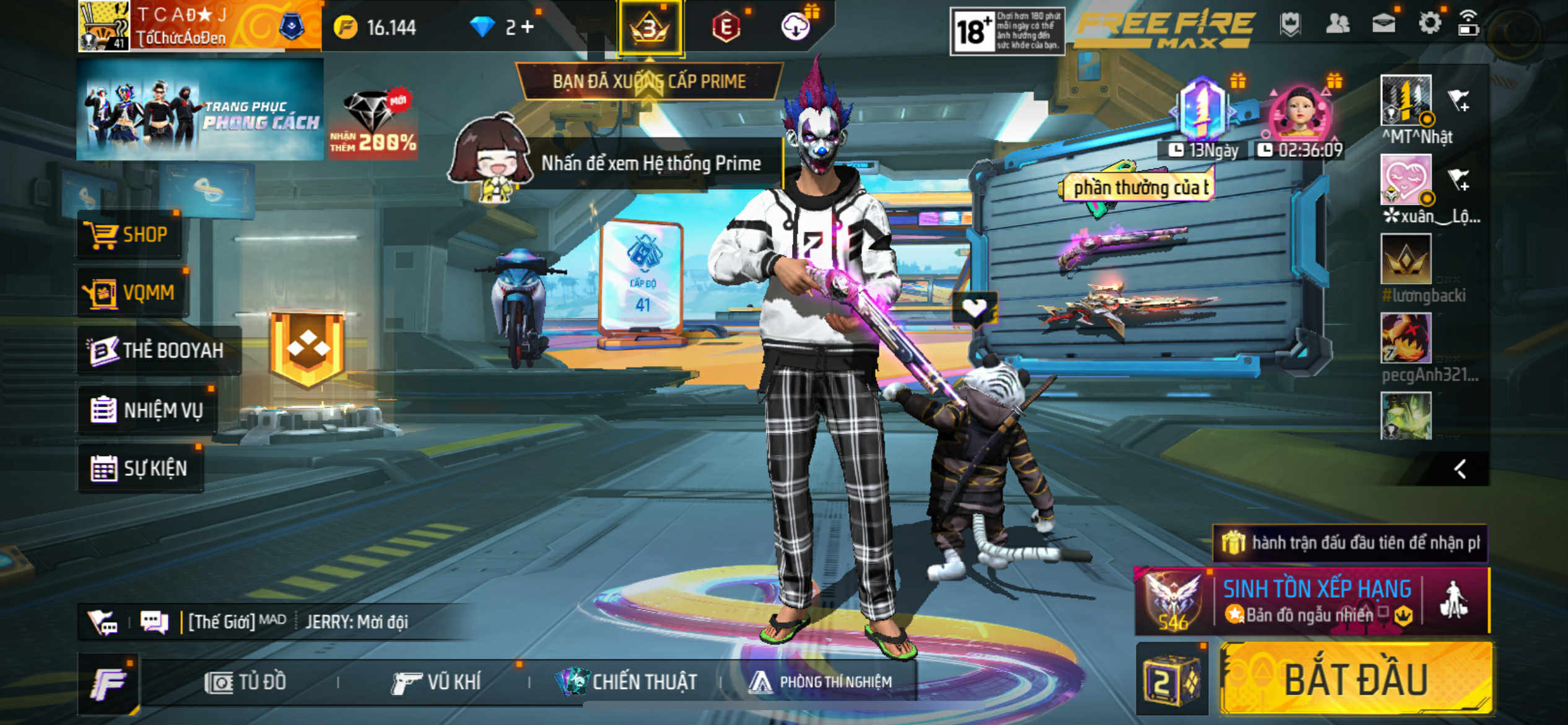Add diamonds with the plus button
This screenshot has width=1568, height=725.
528,27
